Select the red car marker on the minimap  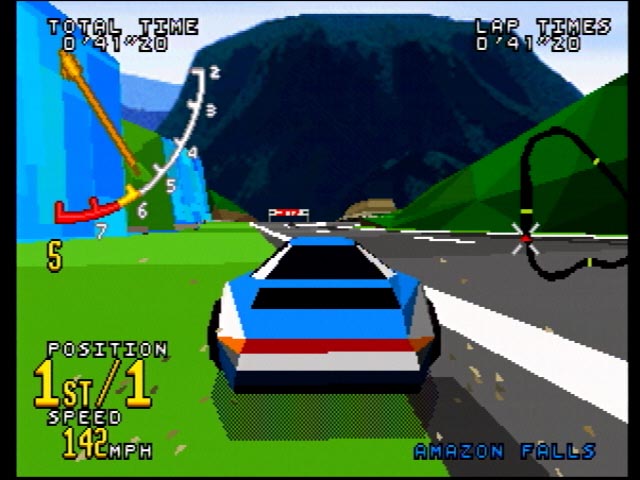526,239
